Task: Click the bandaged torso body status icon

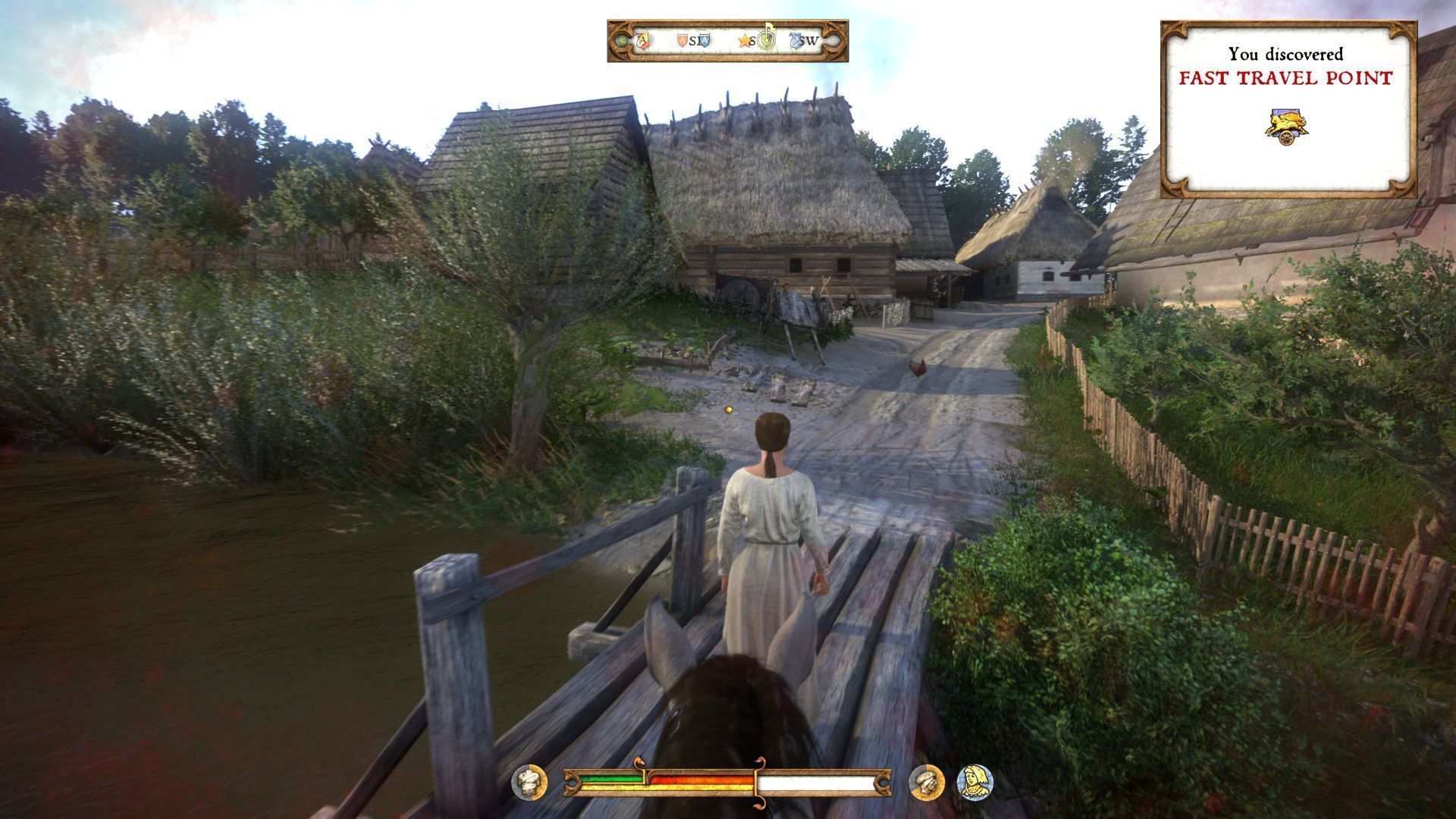Action: pyautogui.click(x=529, y=782)
